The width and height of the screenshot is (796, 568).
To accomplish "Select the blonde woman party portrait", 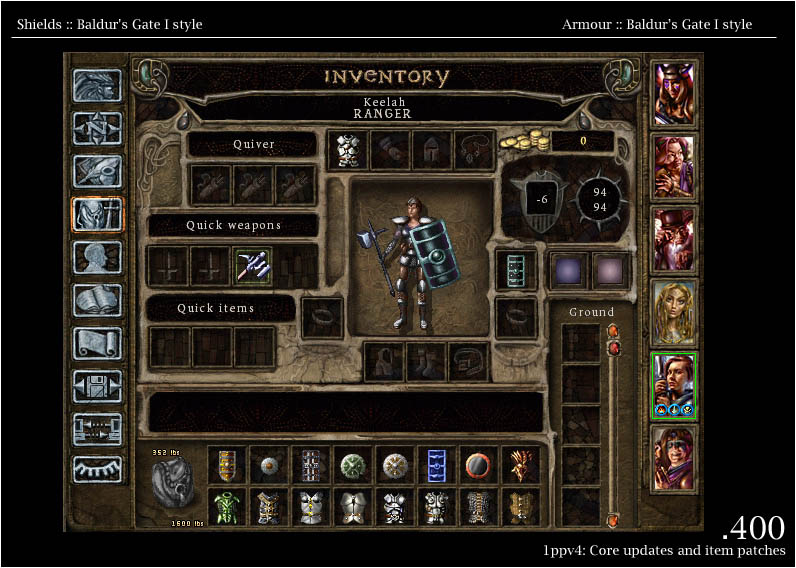I will 674,312.
